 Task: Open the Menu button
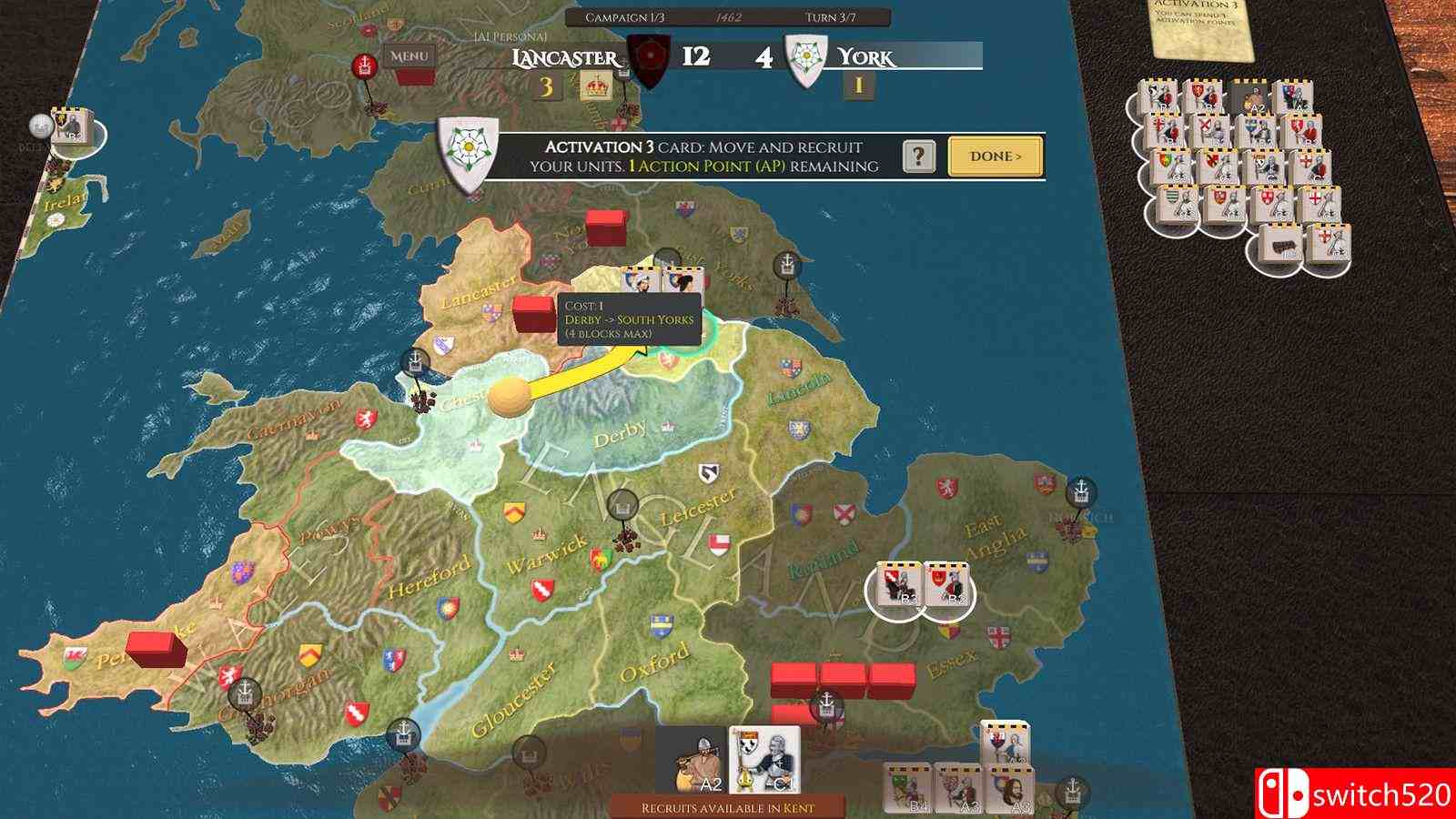[409, 56]
